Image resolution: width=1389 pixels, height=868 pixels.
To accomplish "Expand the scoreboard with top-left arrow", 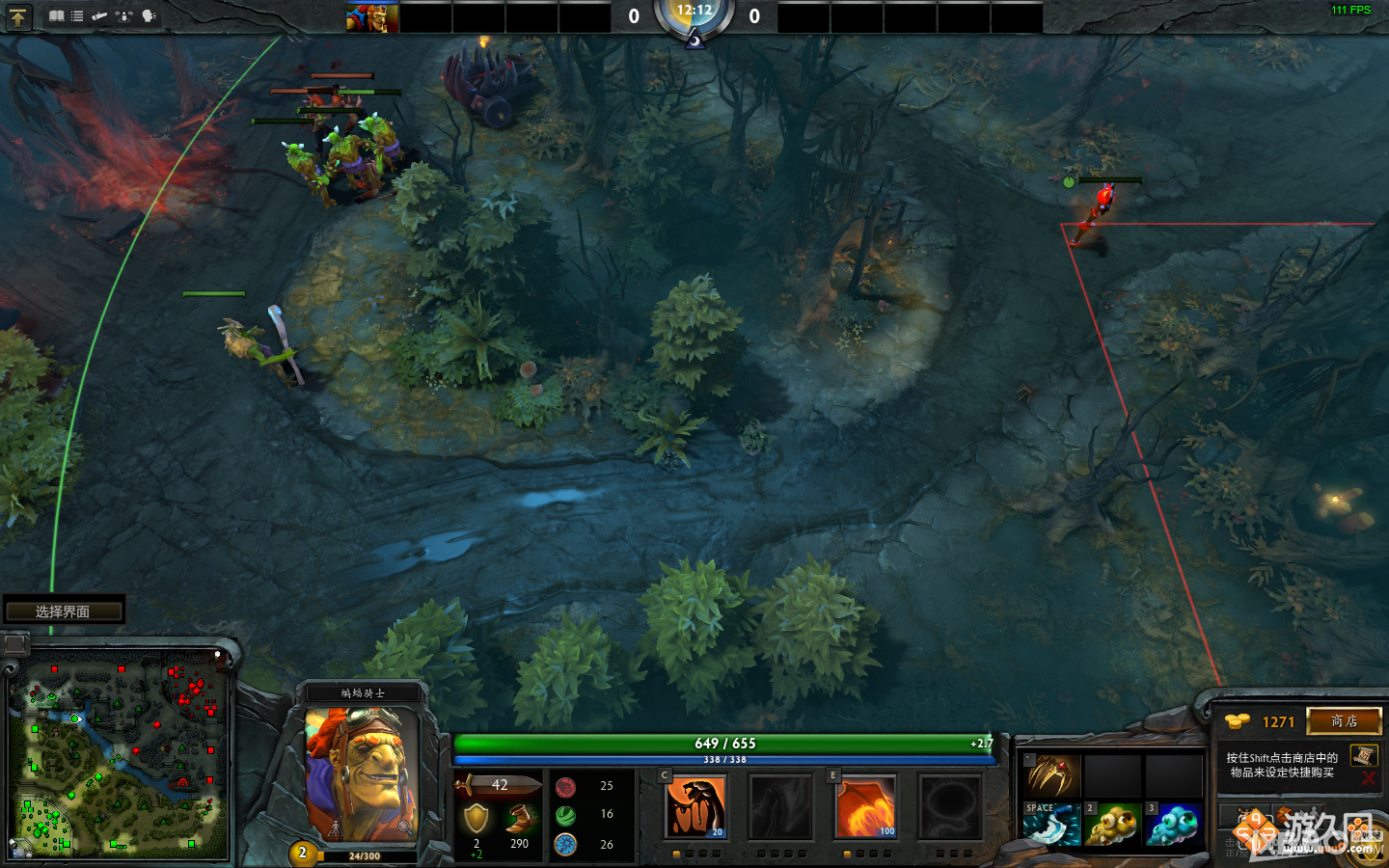I will tap(19, 16).
